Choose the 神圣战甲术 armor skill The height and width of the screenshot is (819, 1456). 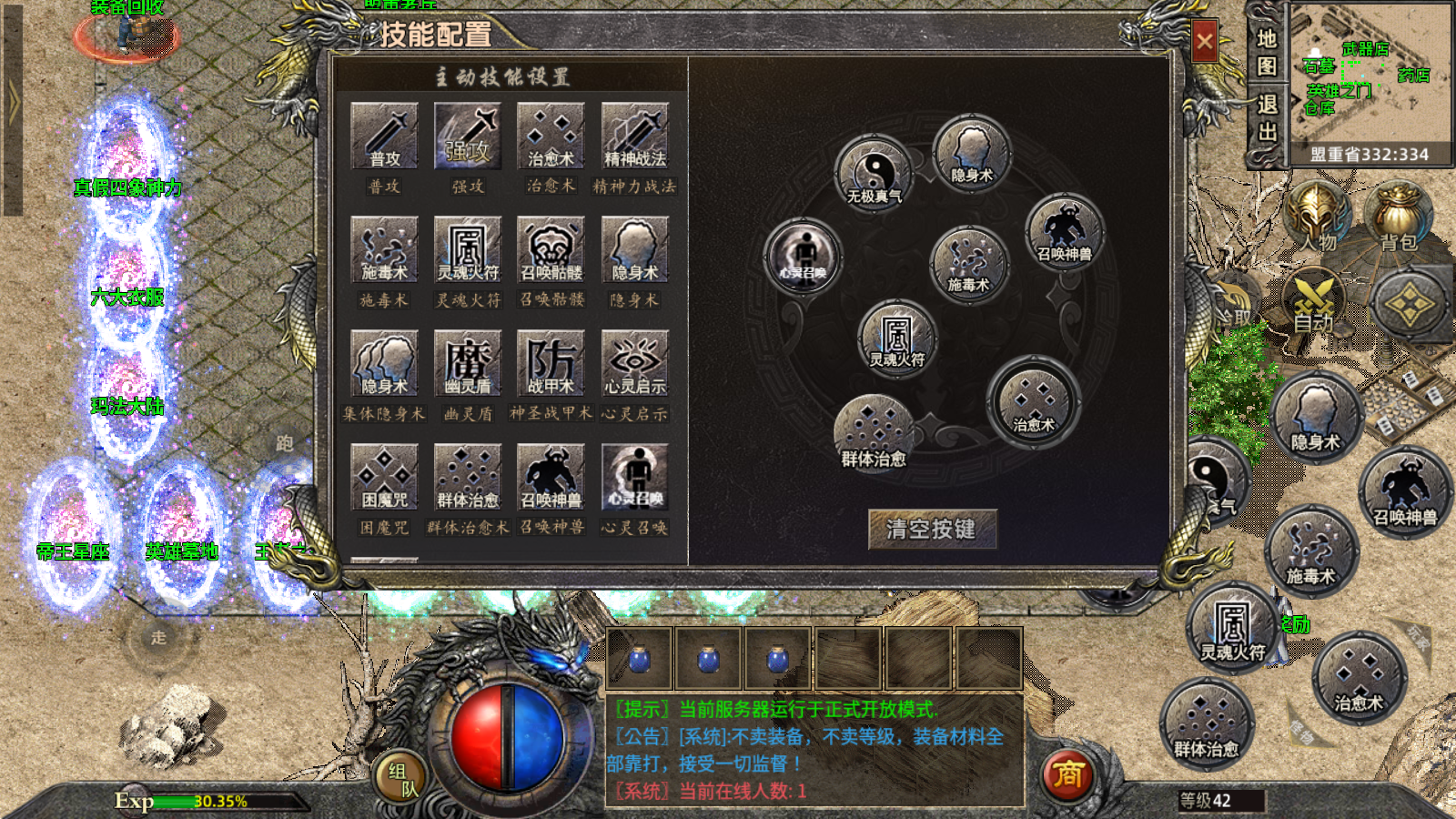[x=551, y=363]
